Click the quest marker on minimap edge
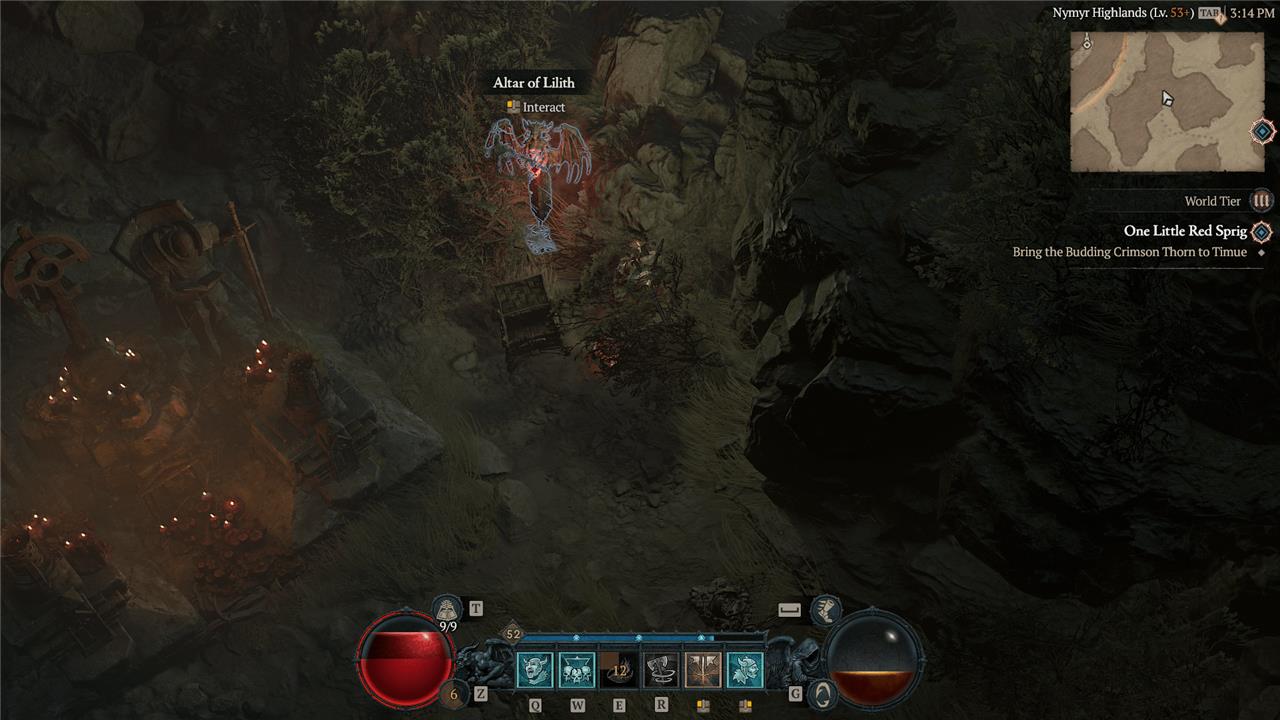The height and width of the screenshot is (720, 1280). [x=1263, y=131]
